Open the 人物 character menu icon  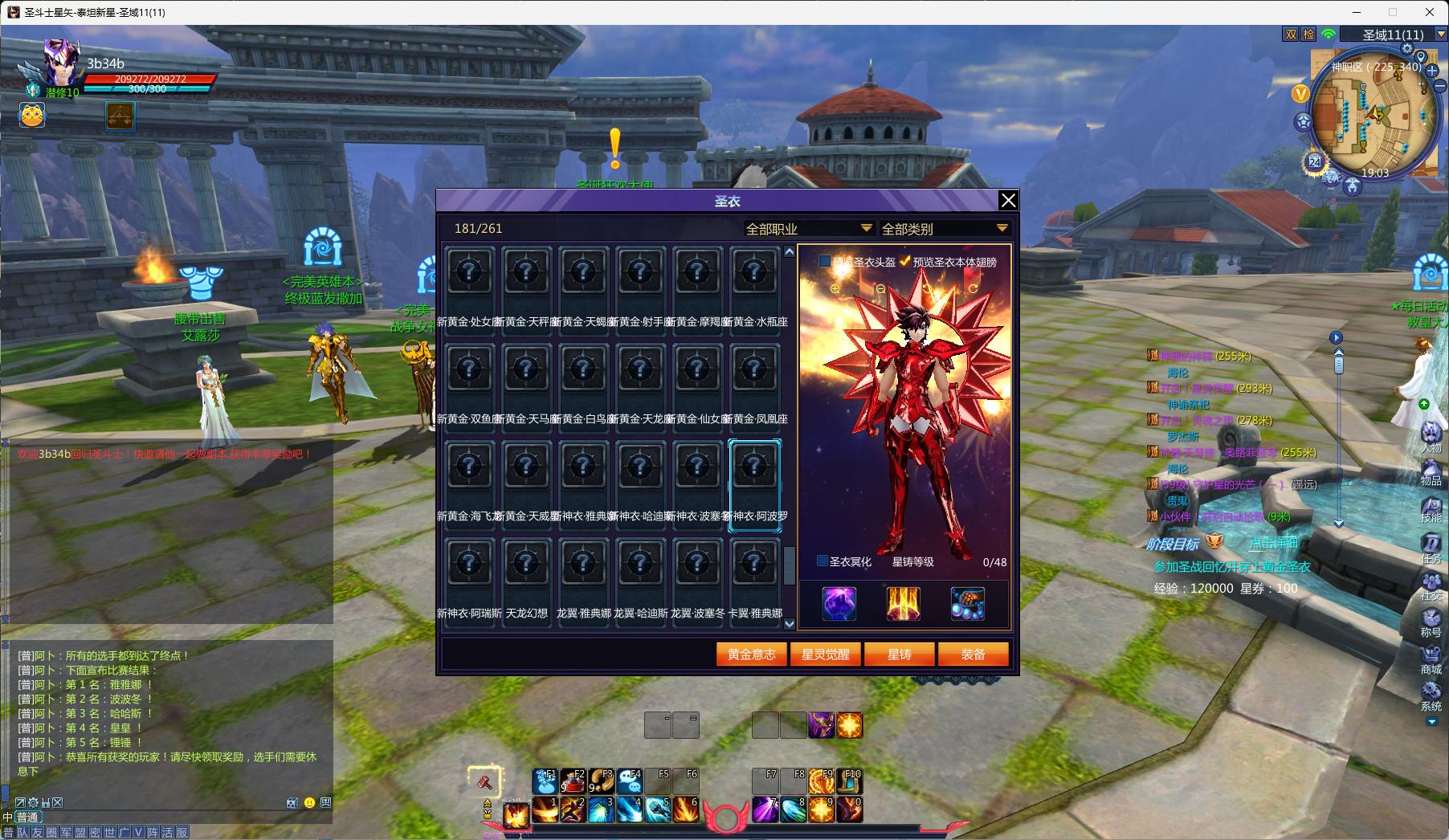coord(1431,438)
